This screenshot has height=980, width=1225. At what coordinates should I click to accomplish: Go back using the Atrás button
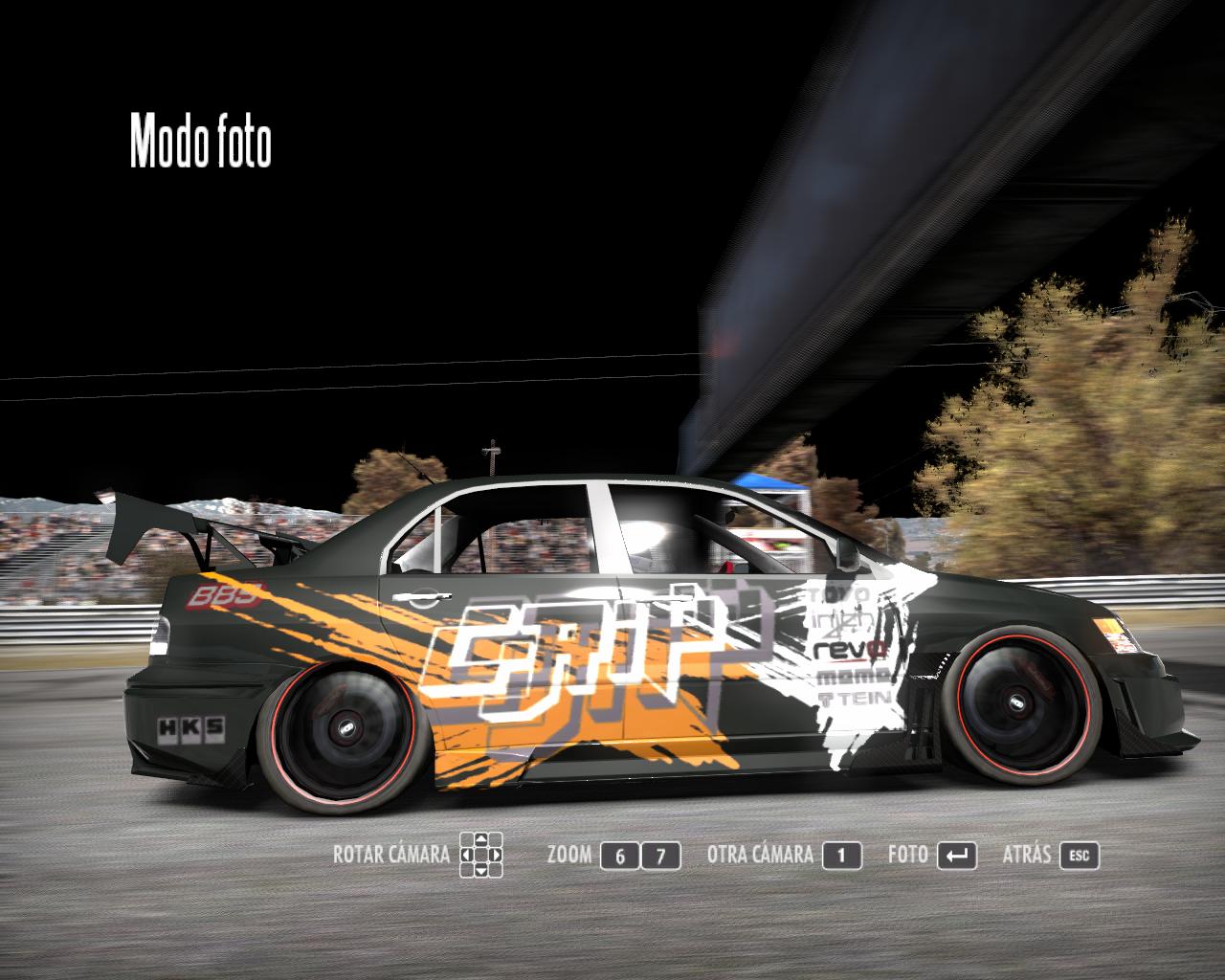click(1079, 856)
